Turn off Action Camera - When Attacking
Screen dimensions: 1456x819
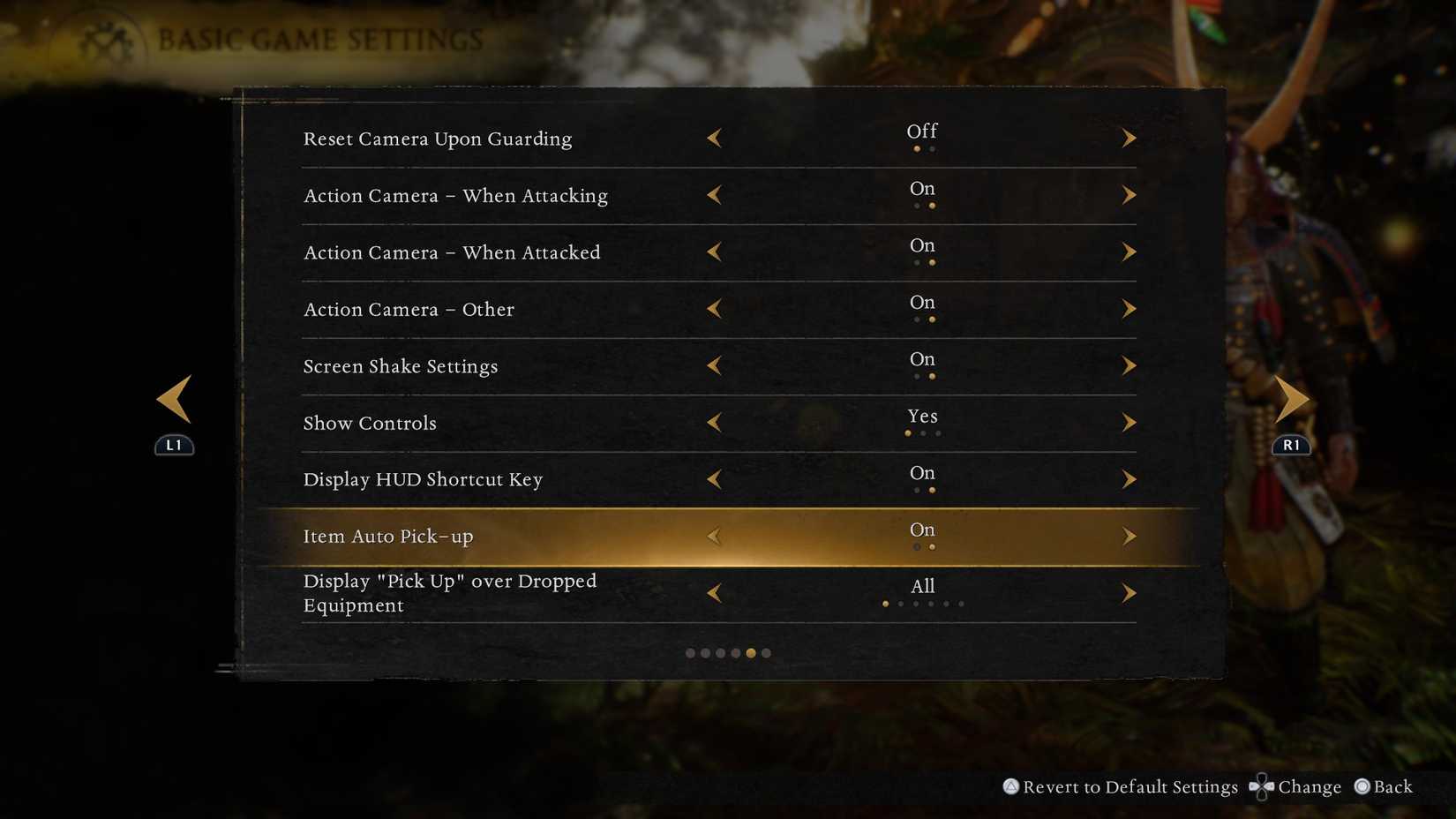pyautogui.click(x=714, y=195)
